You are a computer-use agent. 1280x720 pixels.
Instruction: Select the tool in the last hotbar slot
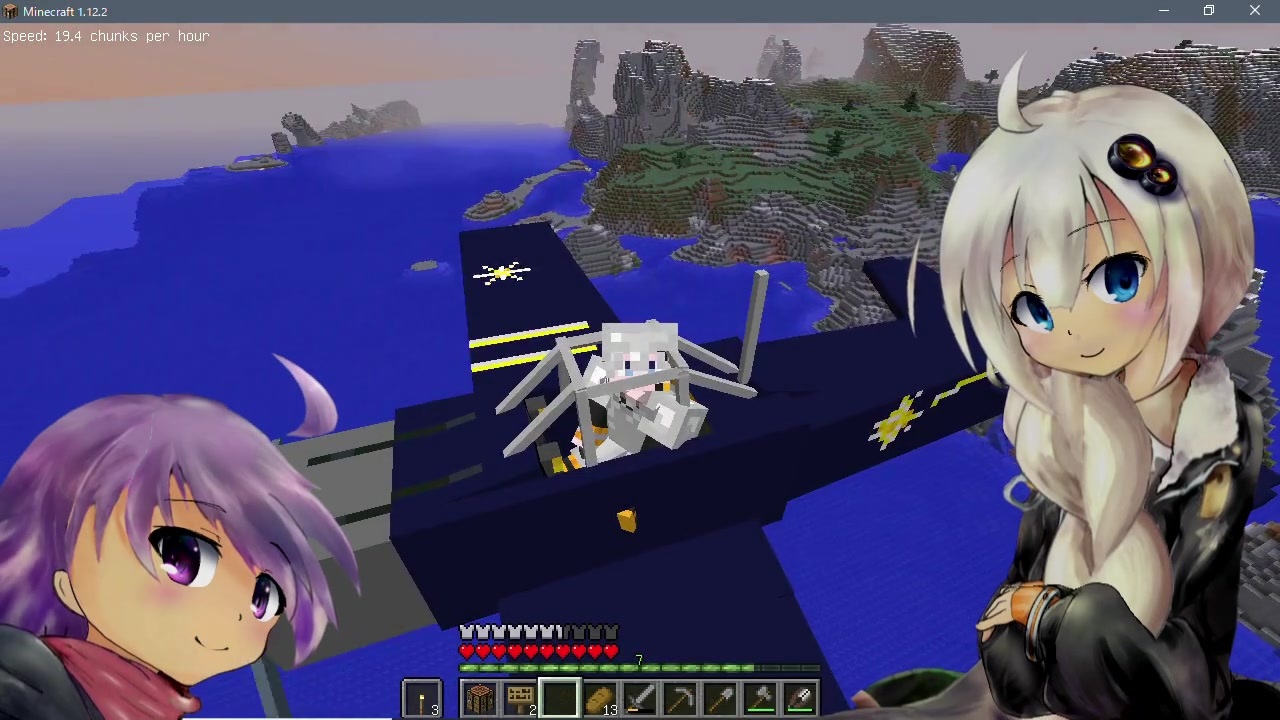(x=800, y=695)
